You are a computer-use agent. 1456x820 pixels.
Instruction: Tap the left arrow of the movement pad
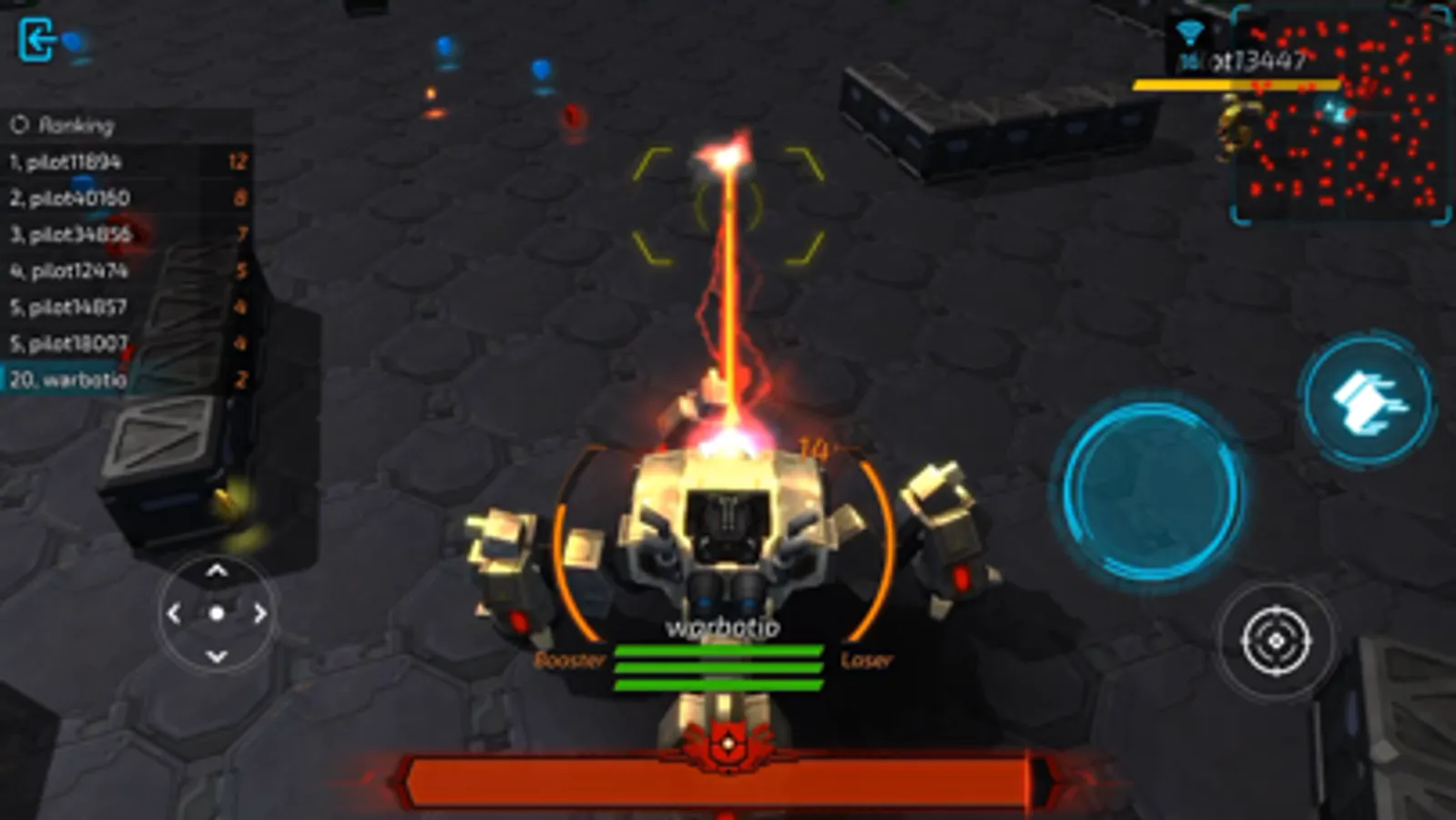coord(173,614)
